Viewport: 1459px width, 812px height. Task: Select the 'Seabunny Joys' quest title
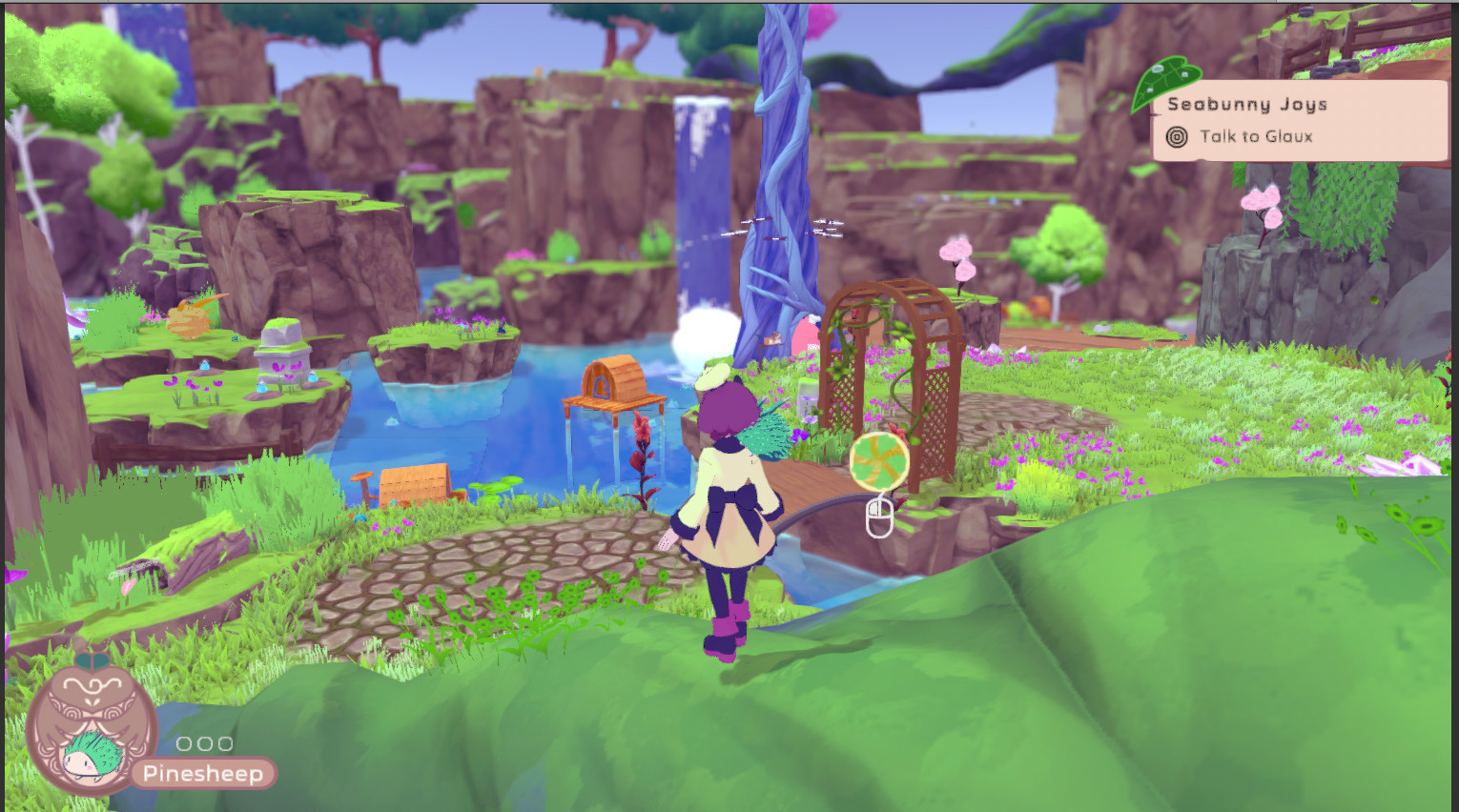(x=1246, y=104)
